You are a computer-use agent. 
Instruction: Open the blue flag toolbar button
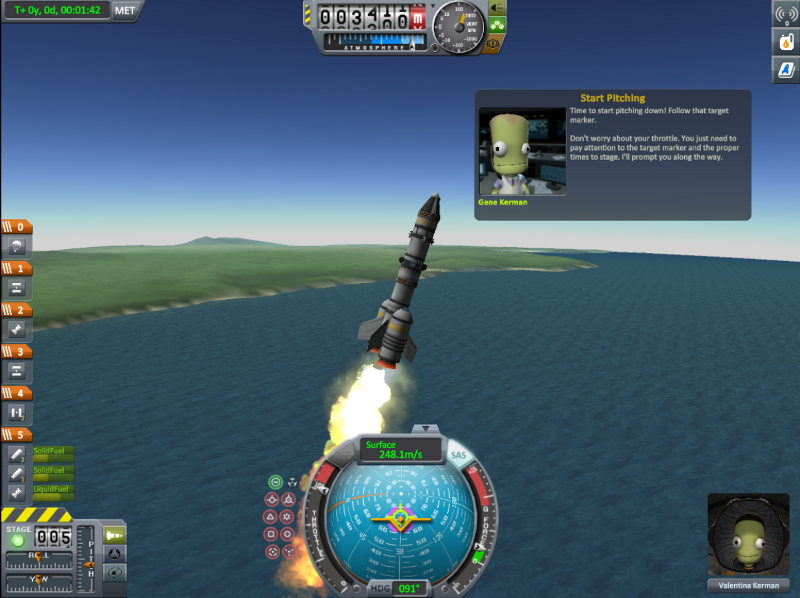[785, 70]
